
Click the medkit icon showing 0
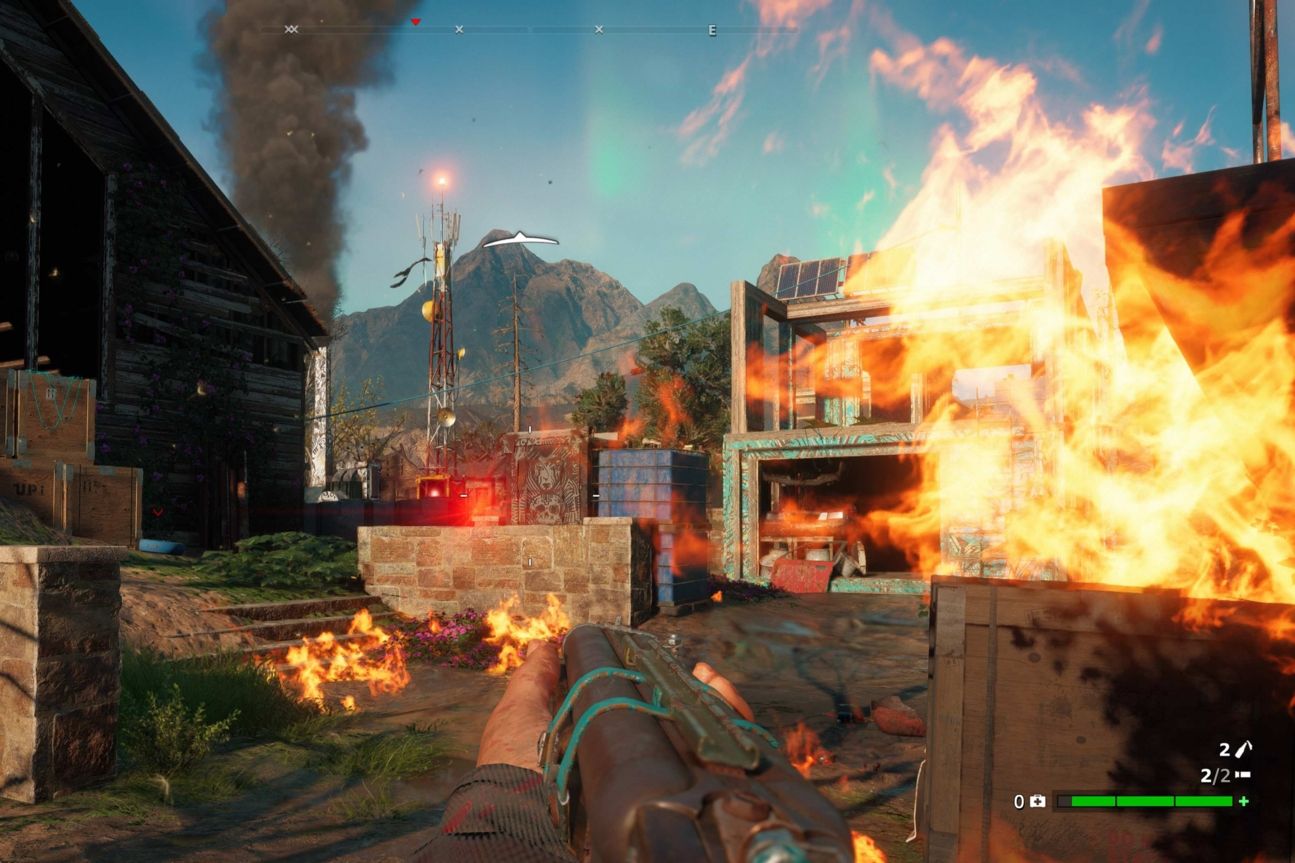(x=1037, y=801)
